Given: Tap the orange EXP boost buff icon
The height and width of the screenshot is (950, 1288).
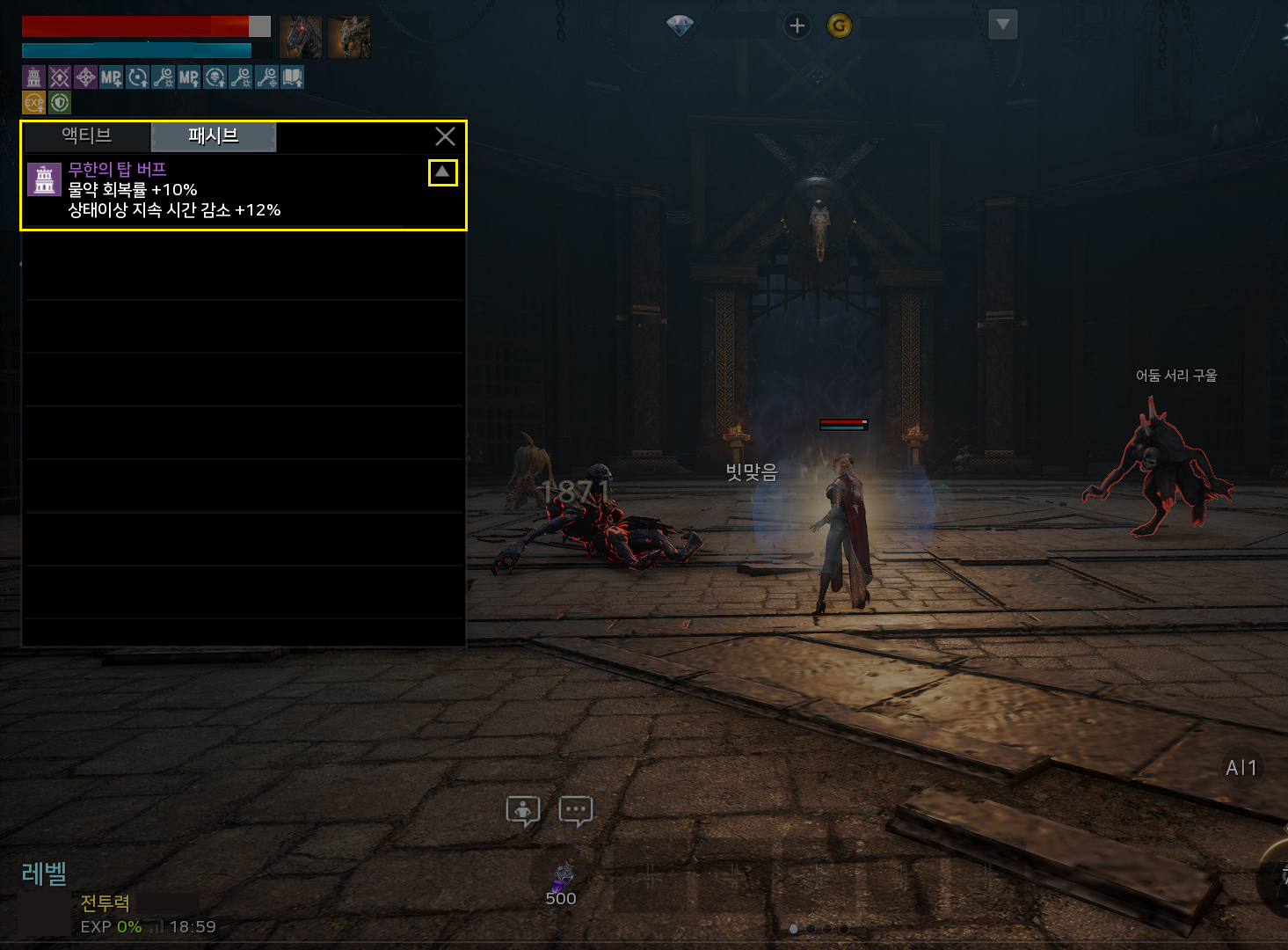Looking at the screenshot, I should (x=34, y=102).
